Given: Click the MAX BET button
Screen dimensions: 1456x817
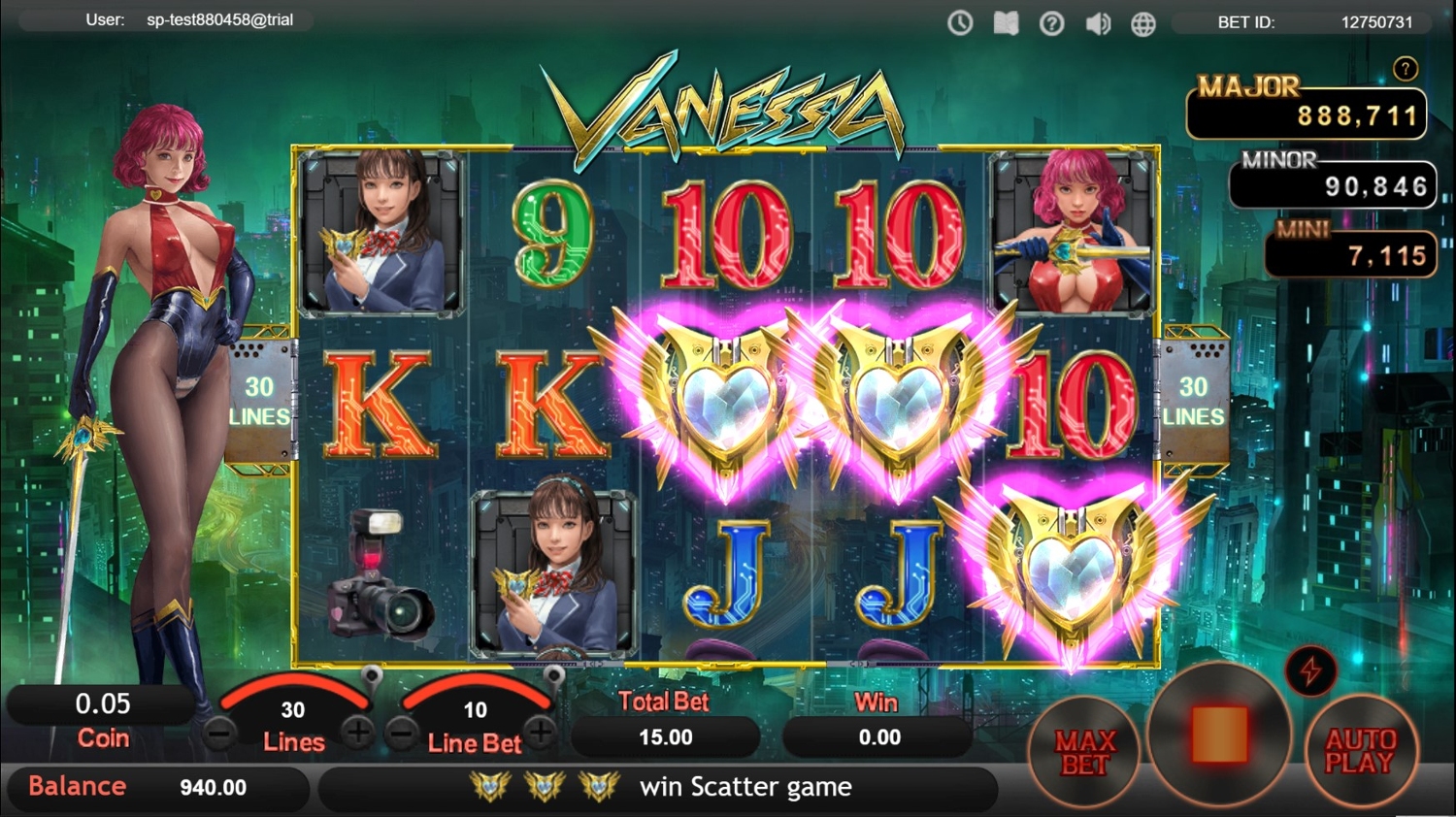Looking at the screenshot, I should pos(1084,752).
